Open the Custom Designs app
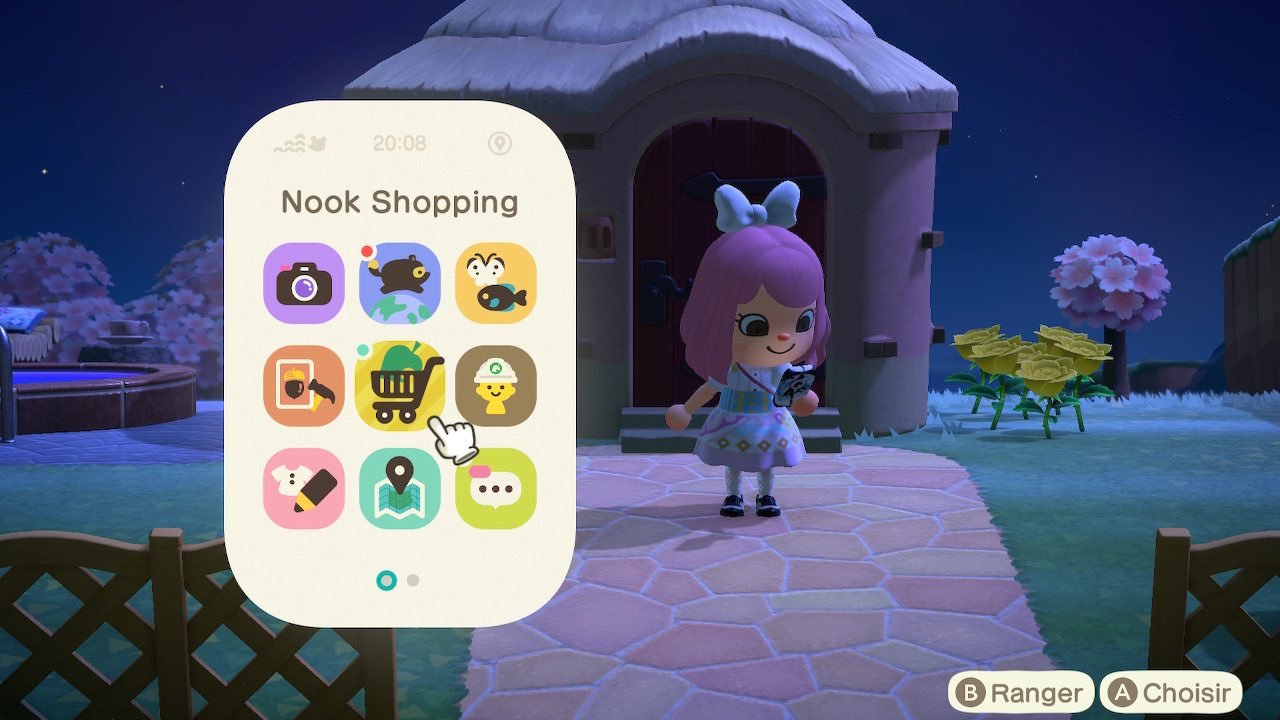Viewport: 1280px width, 720px height. (x=303, y=488)
